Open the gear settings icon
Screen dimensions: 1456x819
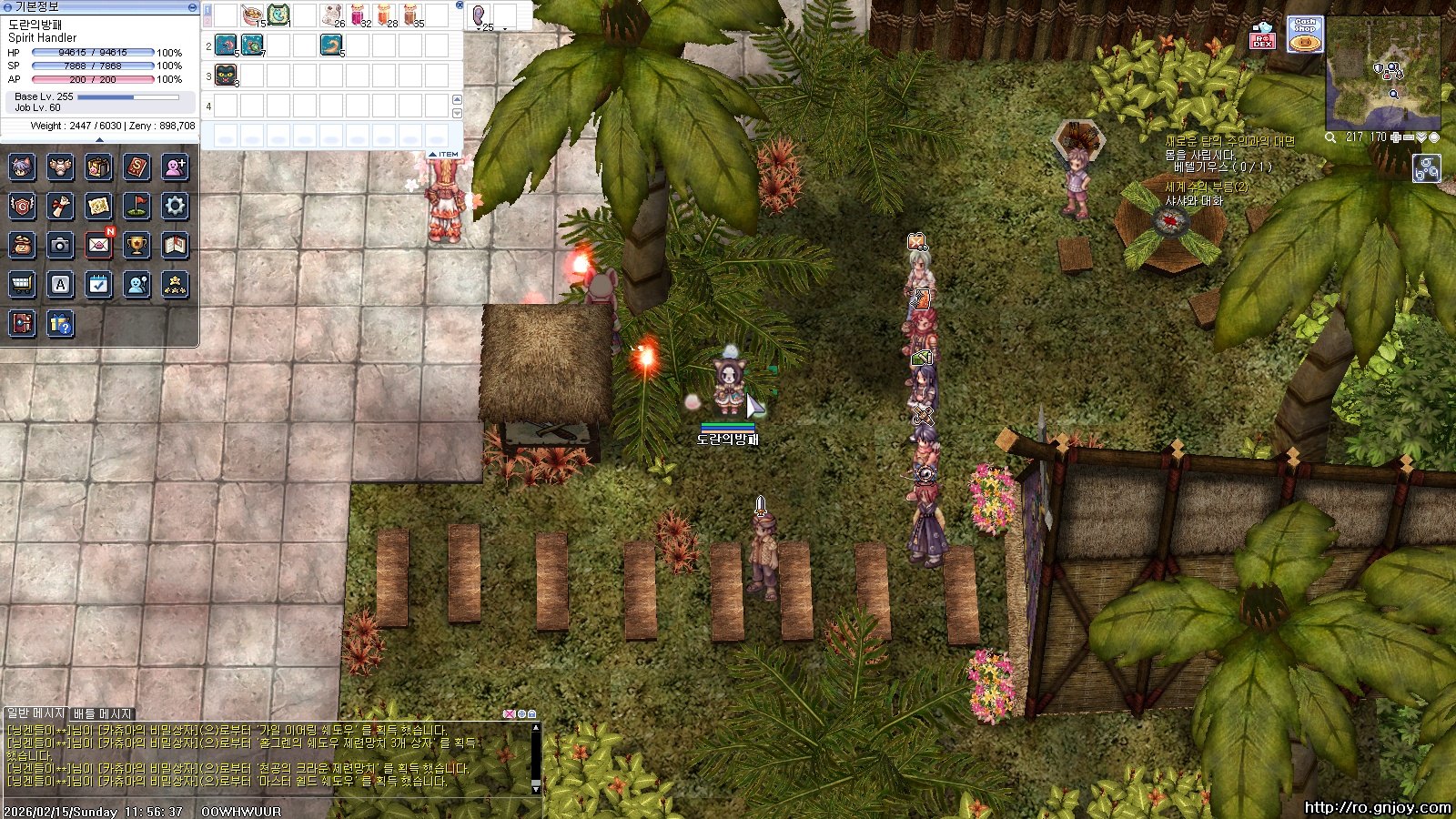tap(175, 206)
